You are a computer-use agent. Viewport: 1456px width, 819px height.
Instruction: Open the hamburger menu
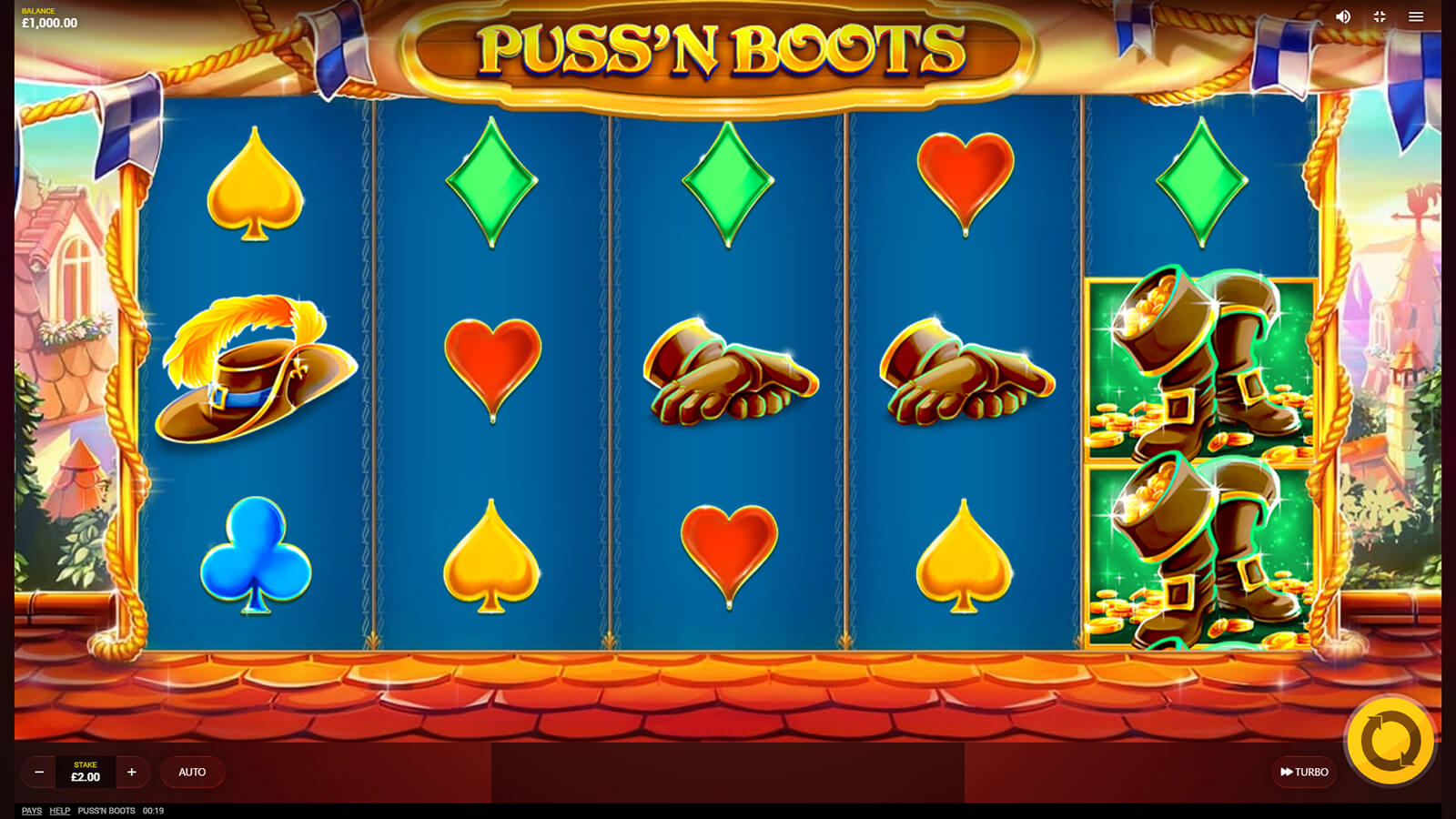(1416, 16)
